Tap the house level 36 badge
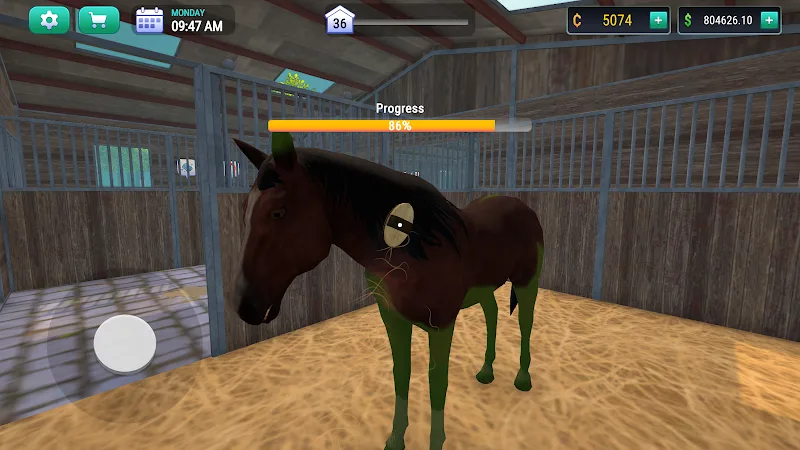Screen dimensions: 800x450 tap(340, 21)
